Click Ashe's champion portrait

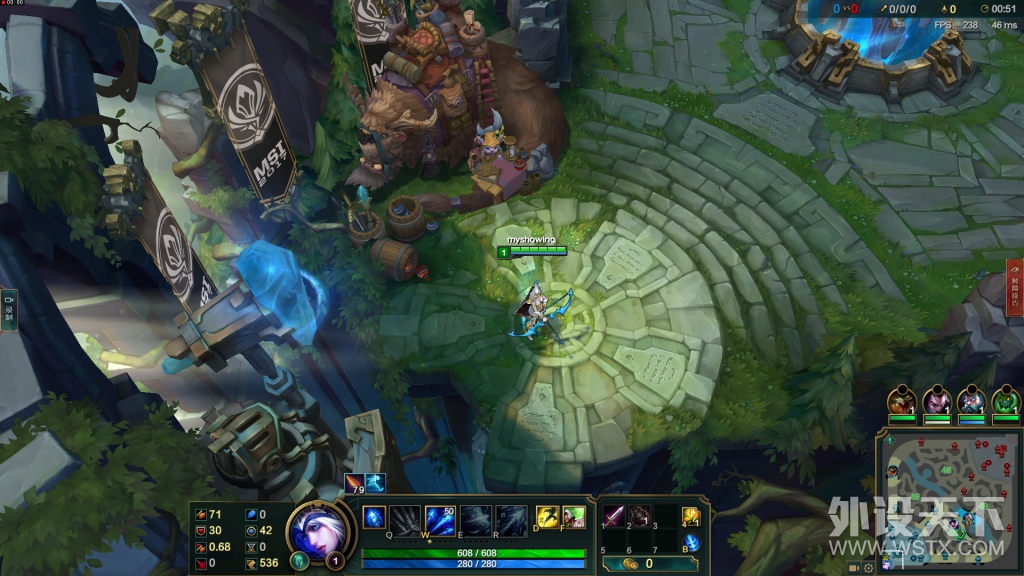pyautogui.click(x=320, y=529)
